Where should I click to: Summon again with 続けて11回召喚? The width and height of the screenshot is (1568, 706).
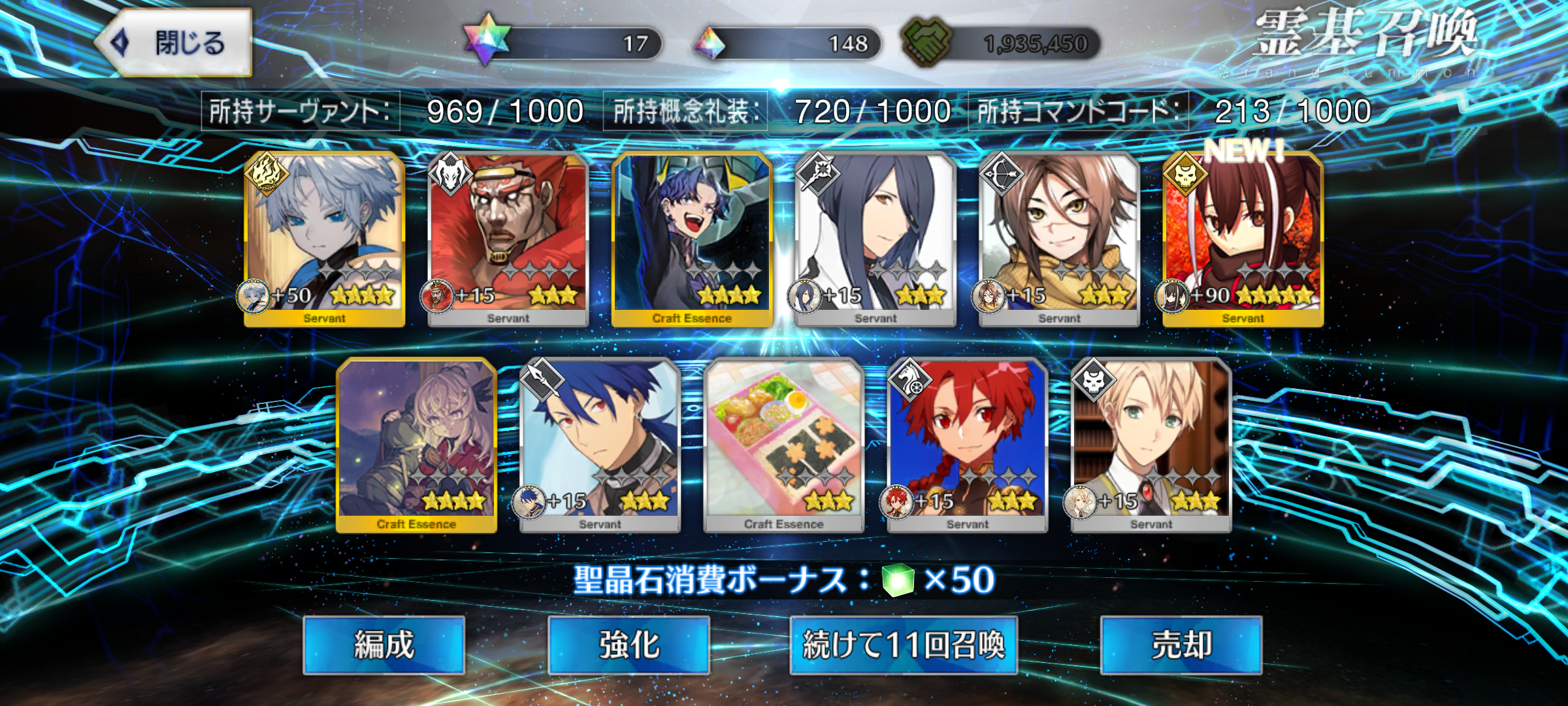coord(904,645)
